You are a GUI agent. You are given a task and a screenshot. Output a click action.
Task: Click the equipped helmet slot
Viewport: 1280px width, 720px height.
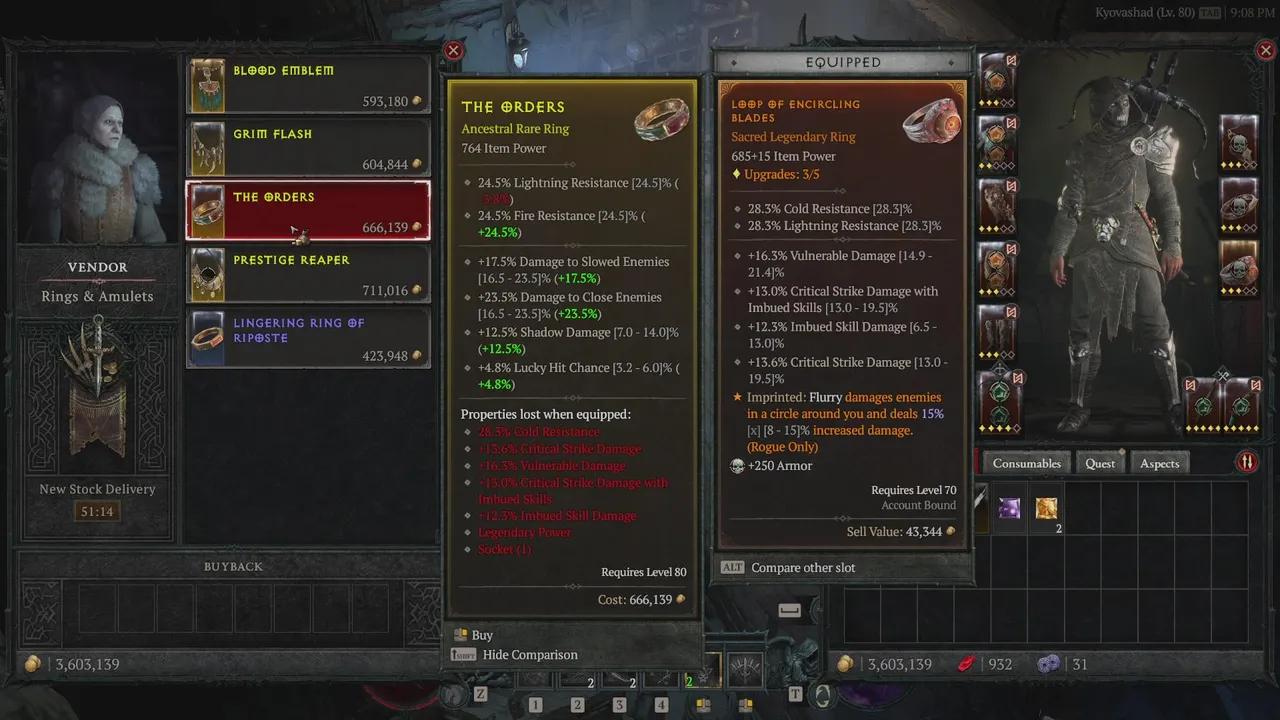point(997,78)
